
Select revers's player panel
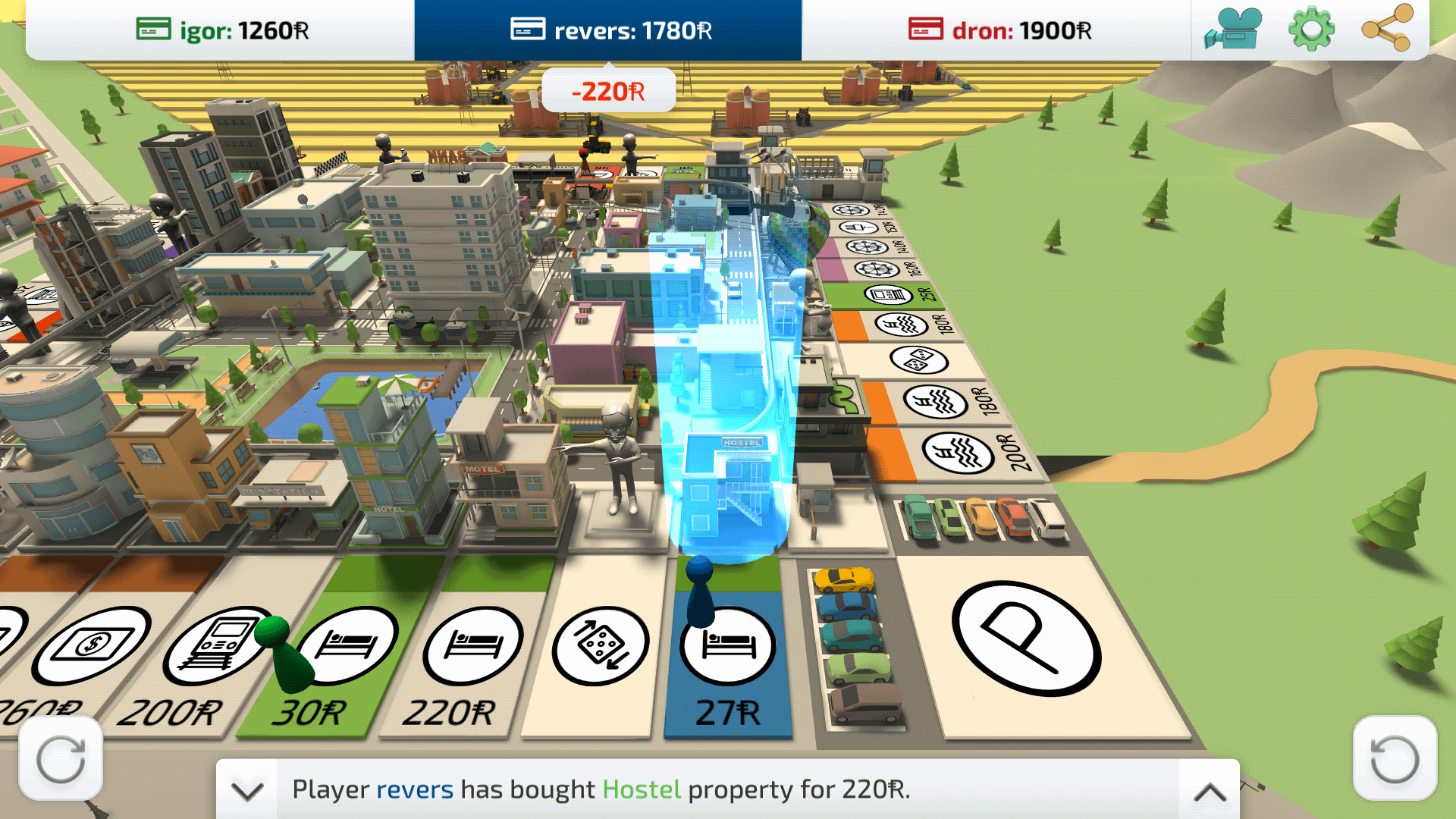coord(608,30)
